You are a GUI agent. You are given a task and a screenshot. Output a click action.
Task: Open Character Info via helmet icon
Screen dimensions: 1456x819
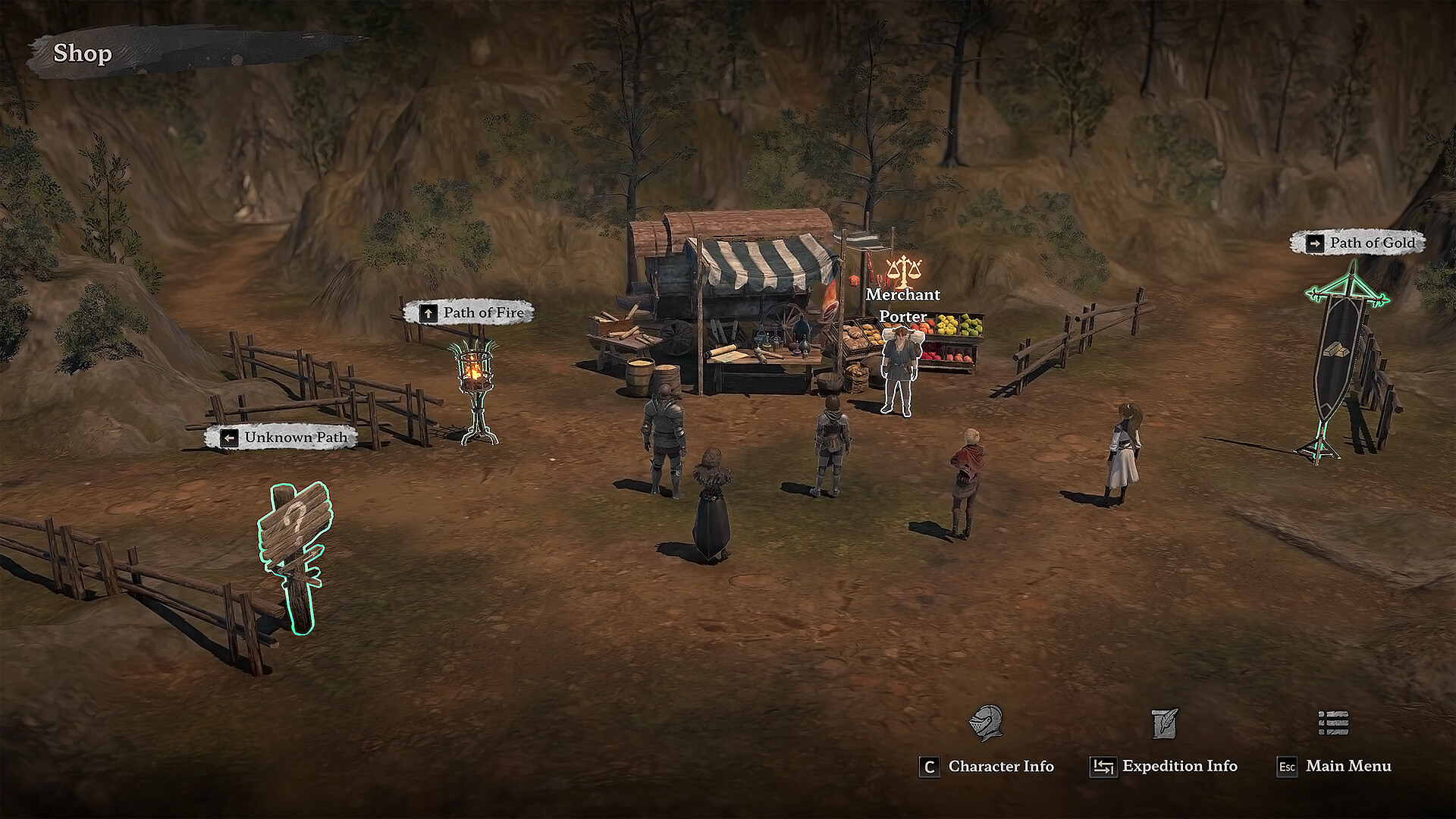point(986,723)
